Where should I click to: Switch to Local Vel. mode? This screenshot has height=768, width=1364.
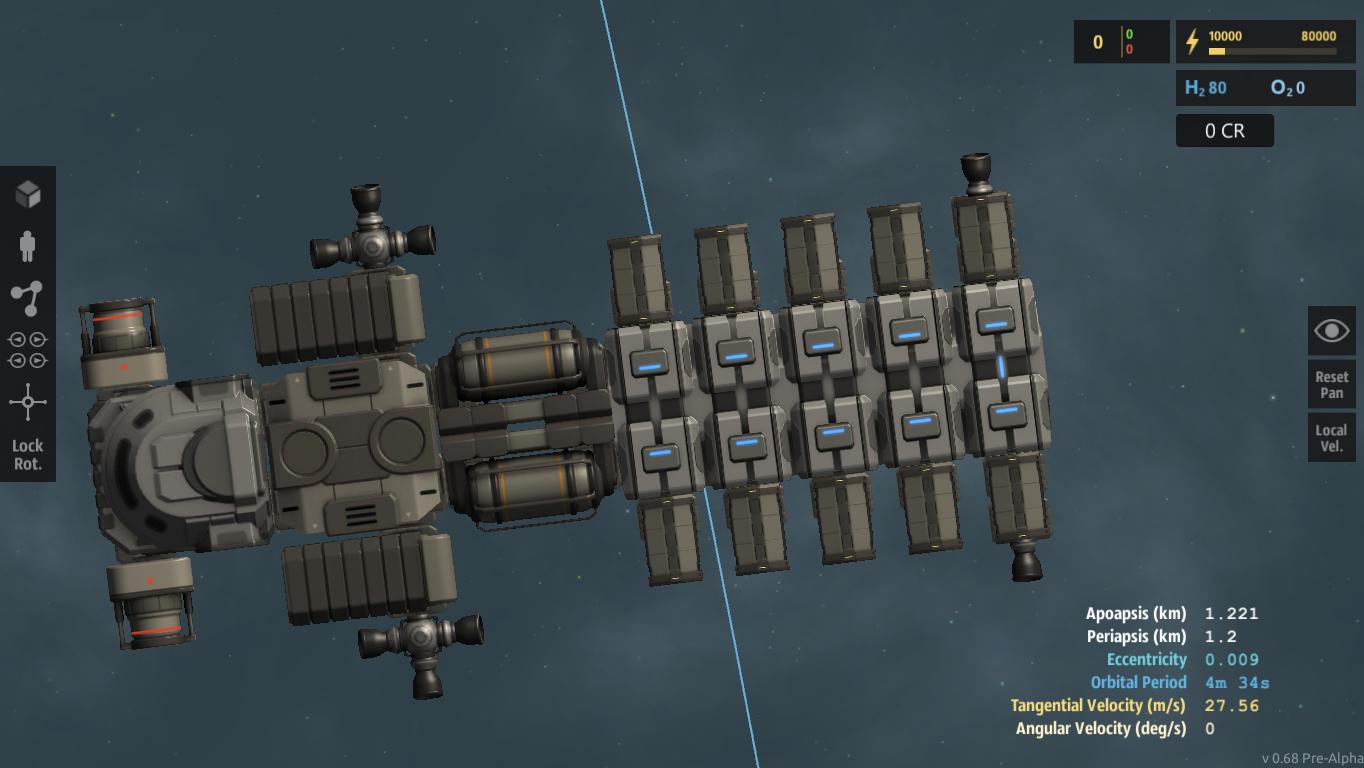click(x=1331, y=438)
